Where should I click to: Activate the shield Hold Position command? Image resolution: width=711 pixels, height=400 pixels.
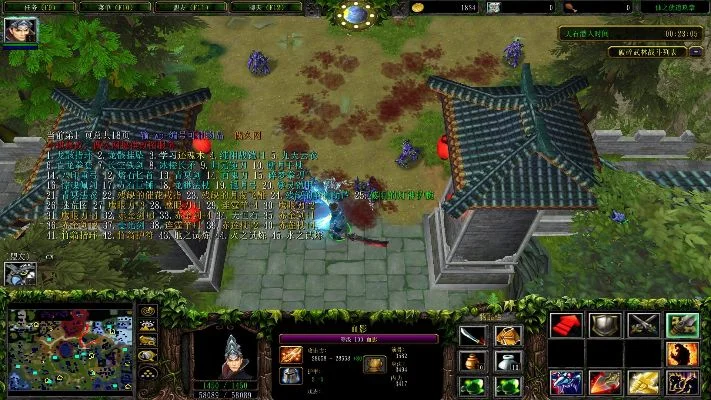coord(604,325)
